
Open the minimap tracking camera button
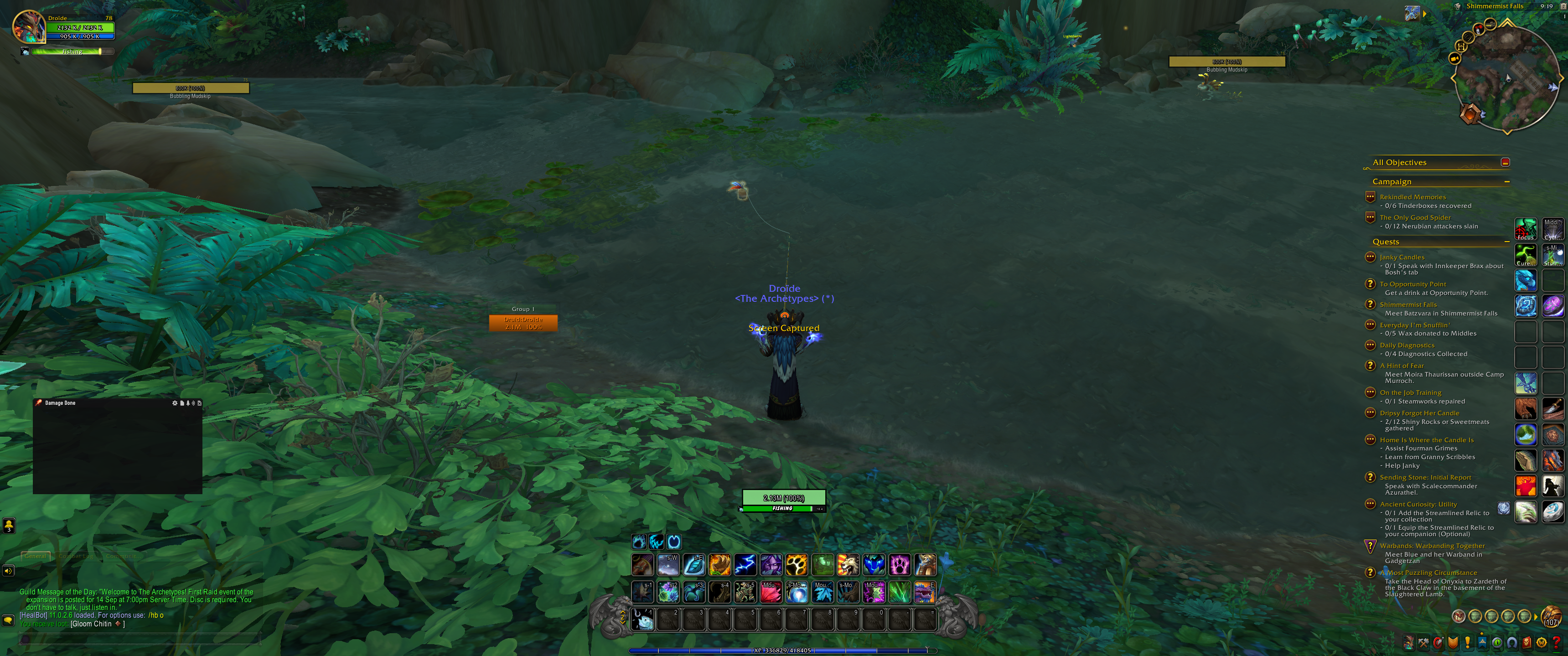pos(1412,13)
